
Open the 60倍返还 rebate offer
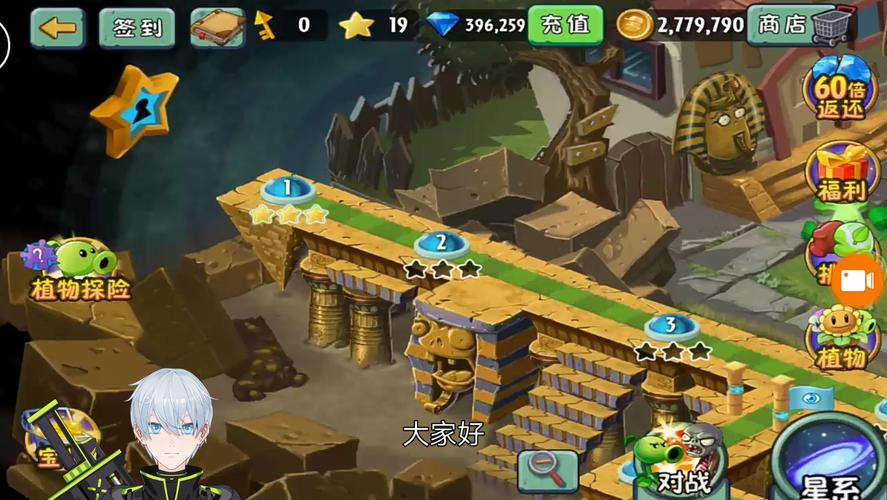840,90
